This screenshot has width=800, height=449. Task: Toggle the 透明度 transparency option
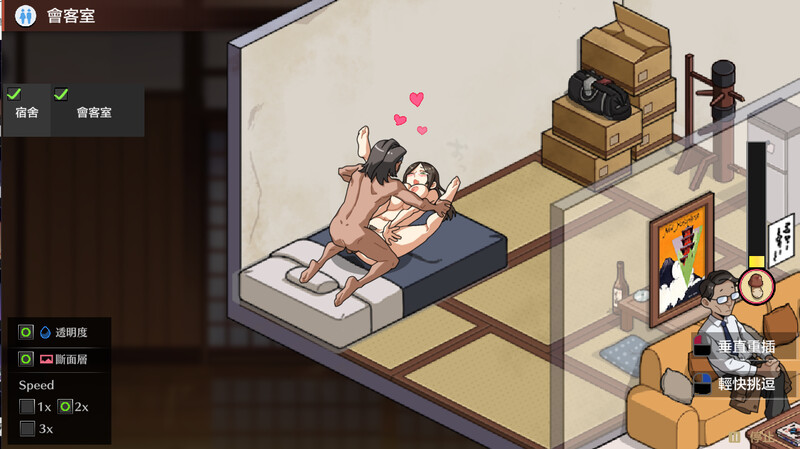coord(27,332)
